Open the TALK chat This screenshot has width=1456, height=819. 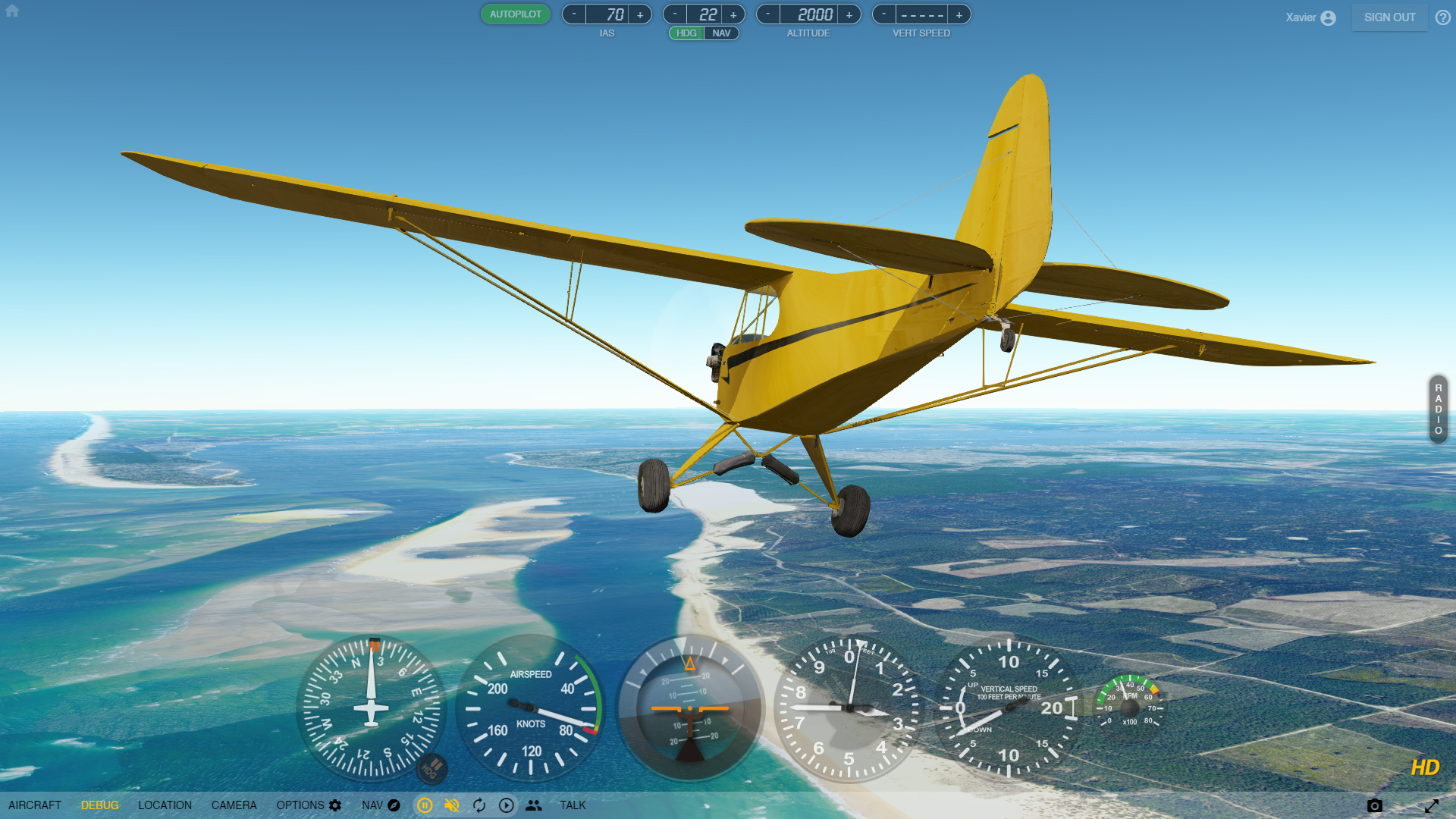coord(573,805)
